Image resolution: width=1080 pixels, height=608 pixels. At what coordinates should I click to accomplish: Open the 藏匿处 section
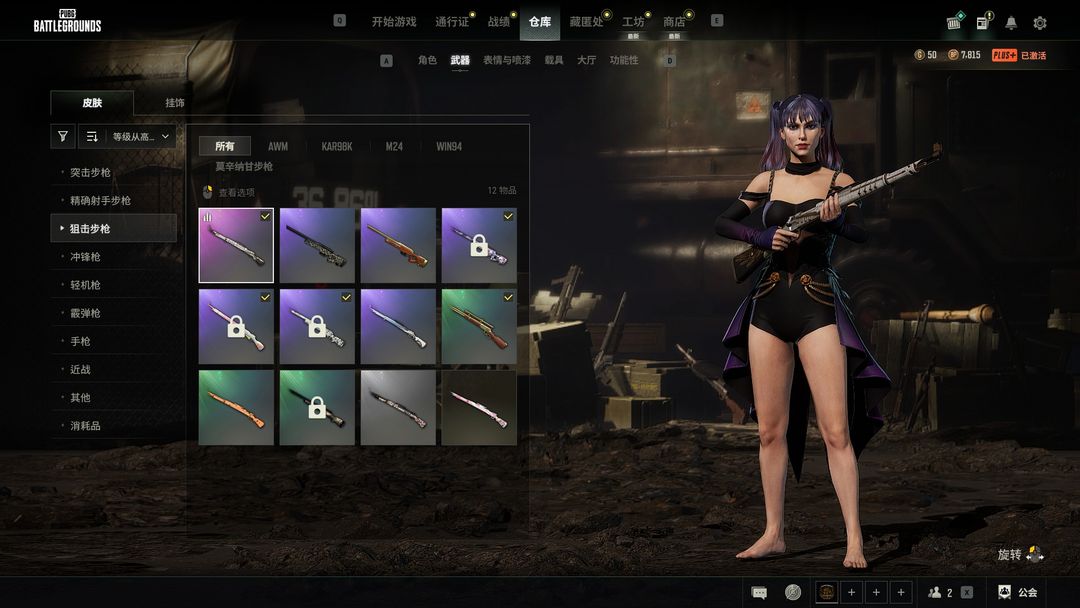[x=586, y=21]
